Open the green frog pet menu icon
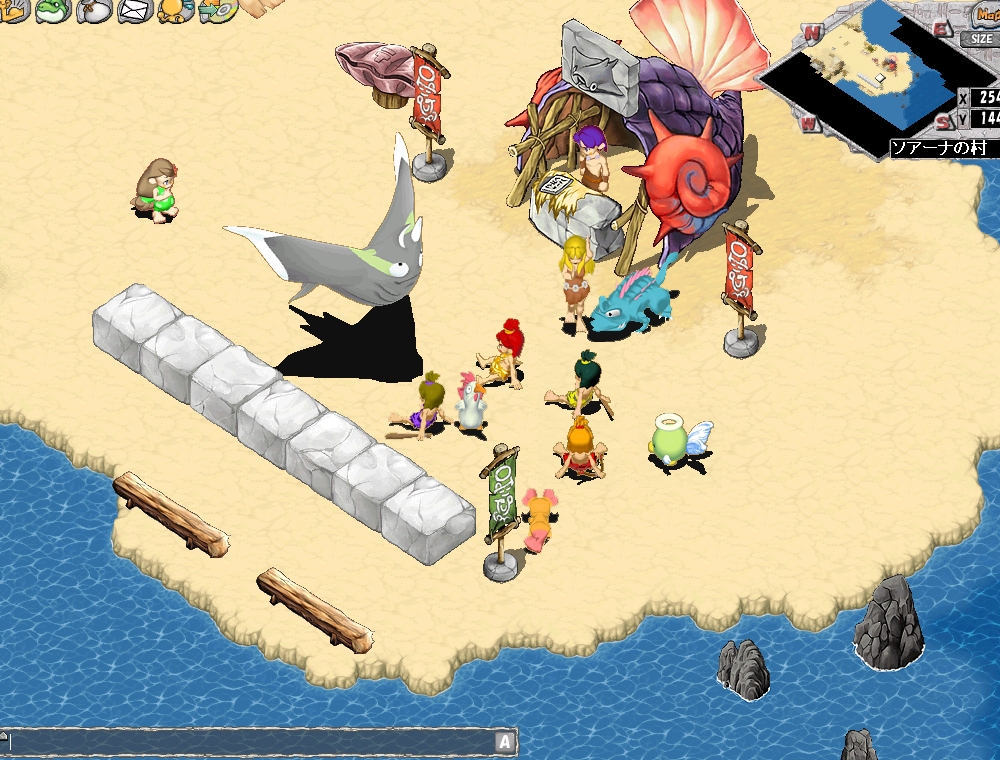 [52, 11]
